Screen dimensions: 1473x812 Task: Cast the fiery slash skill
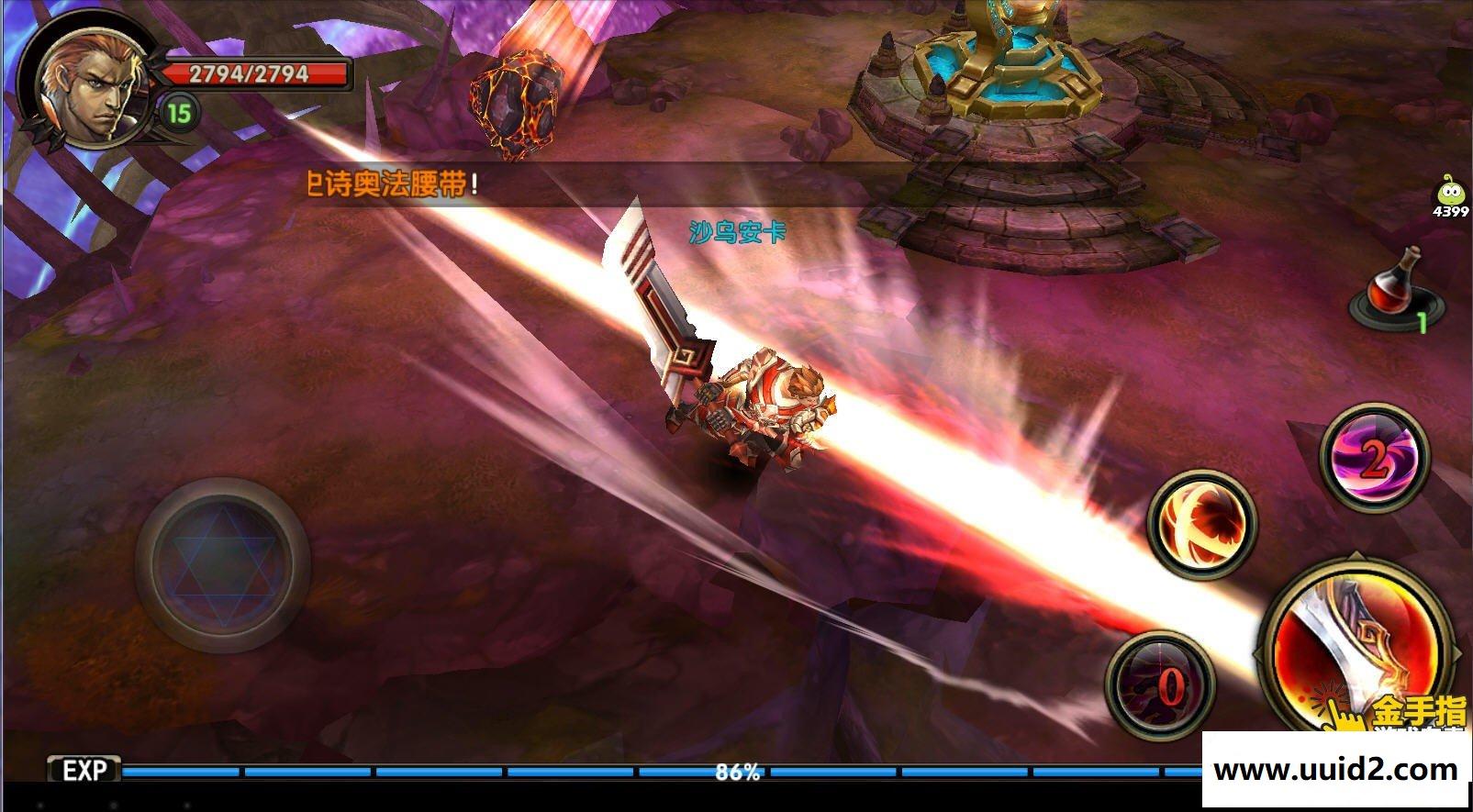(x=1201, y=525)
